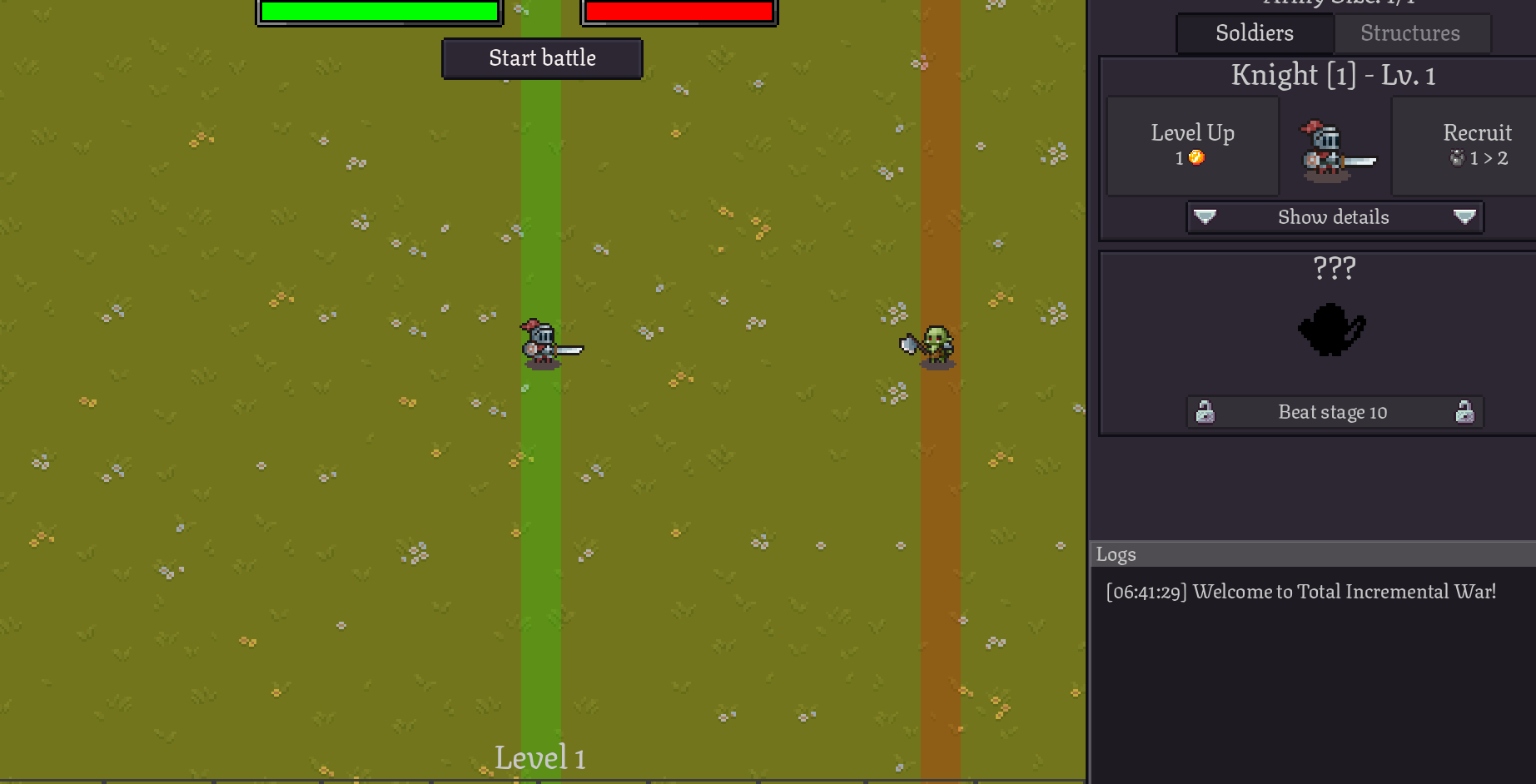The image size is (1536, 784).
Task: Click the welcome message in the Logs panel
Action: pyautogui.click(x=1301, y=592)
